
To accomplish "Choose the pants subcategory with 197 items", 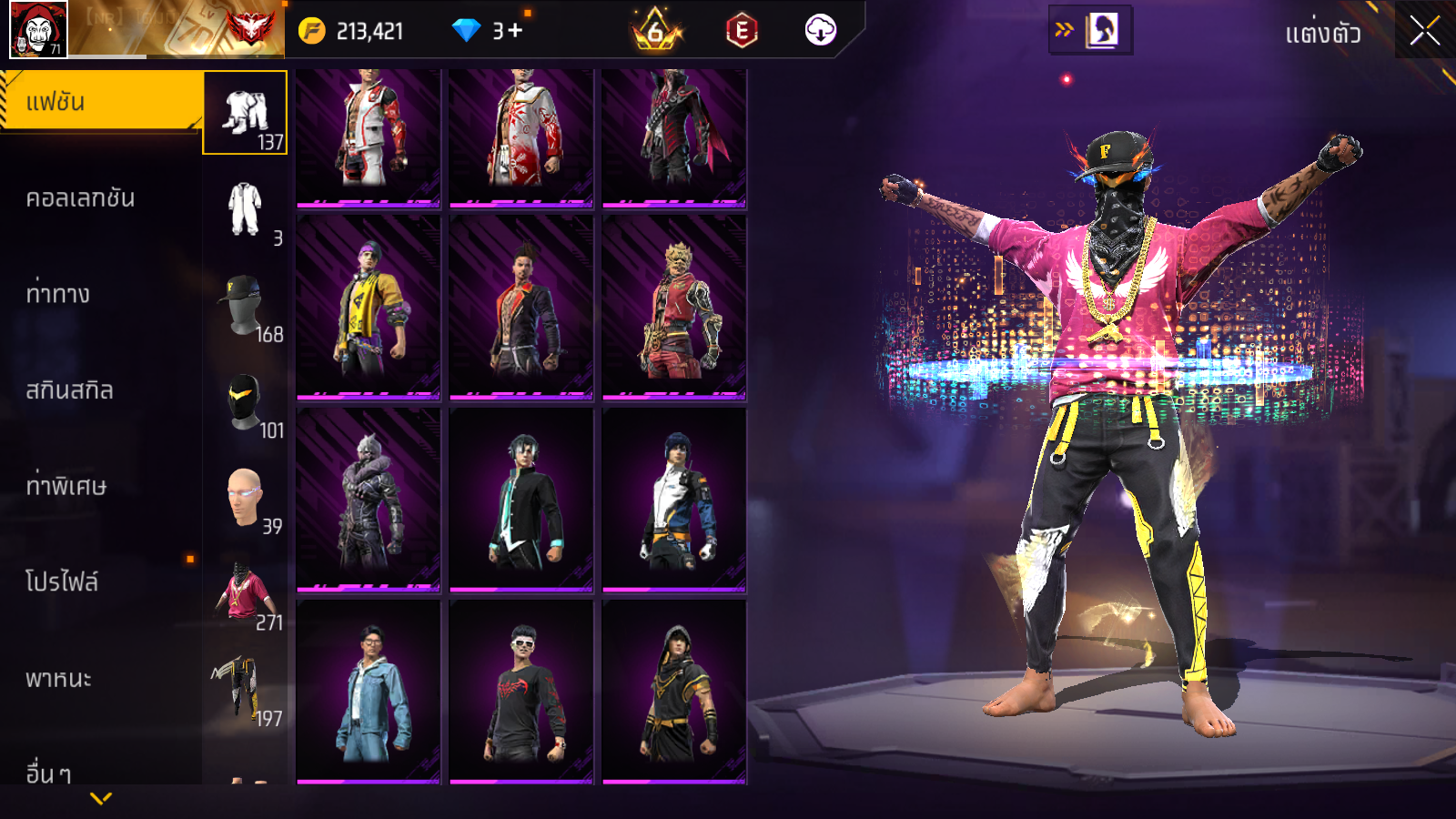I will (245, 690).
